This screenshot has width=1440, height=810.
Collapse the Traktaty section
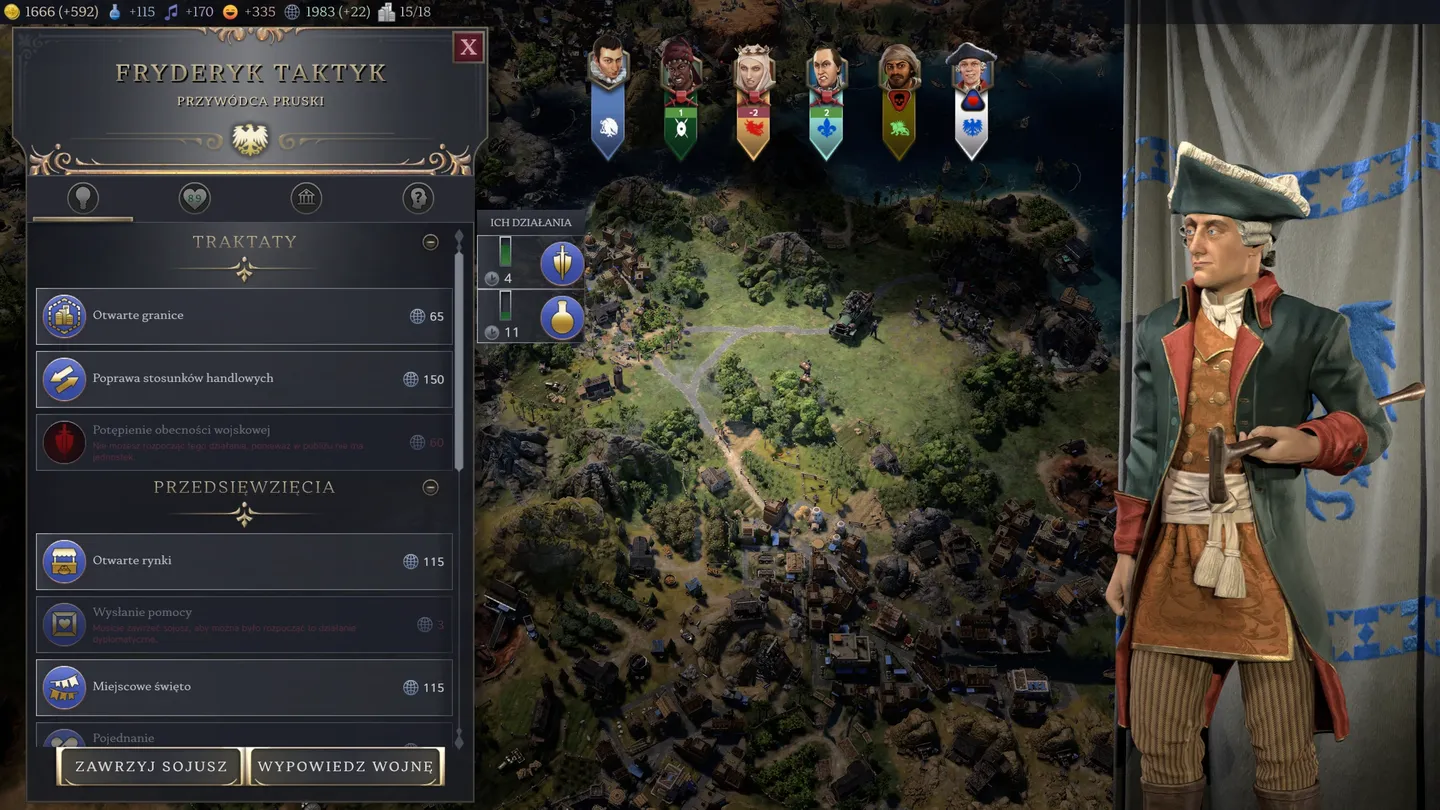point(430,242)
